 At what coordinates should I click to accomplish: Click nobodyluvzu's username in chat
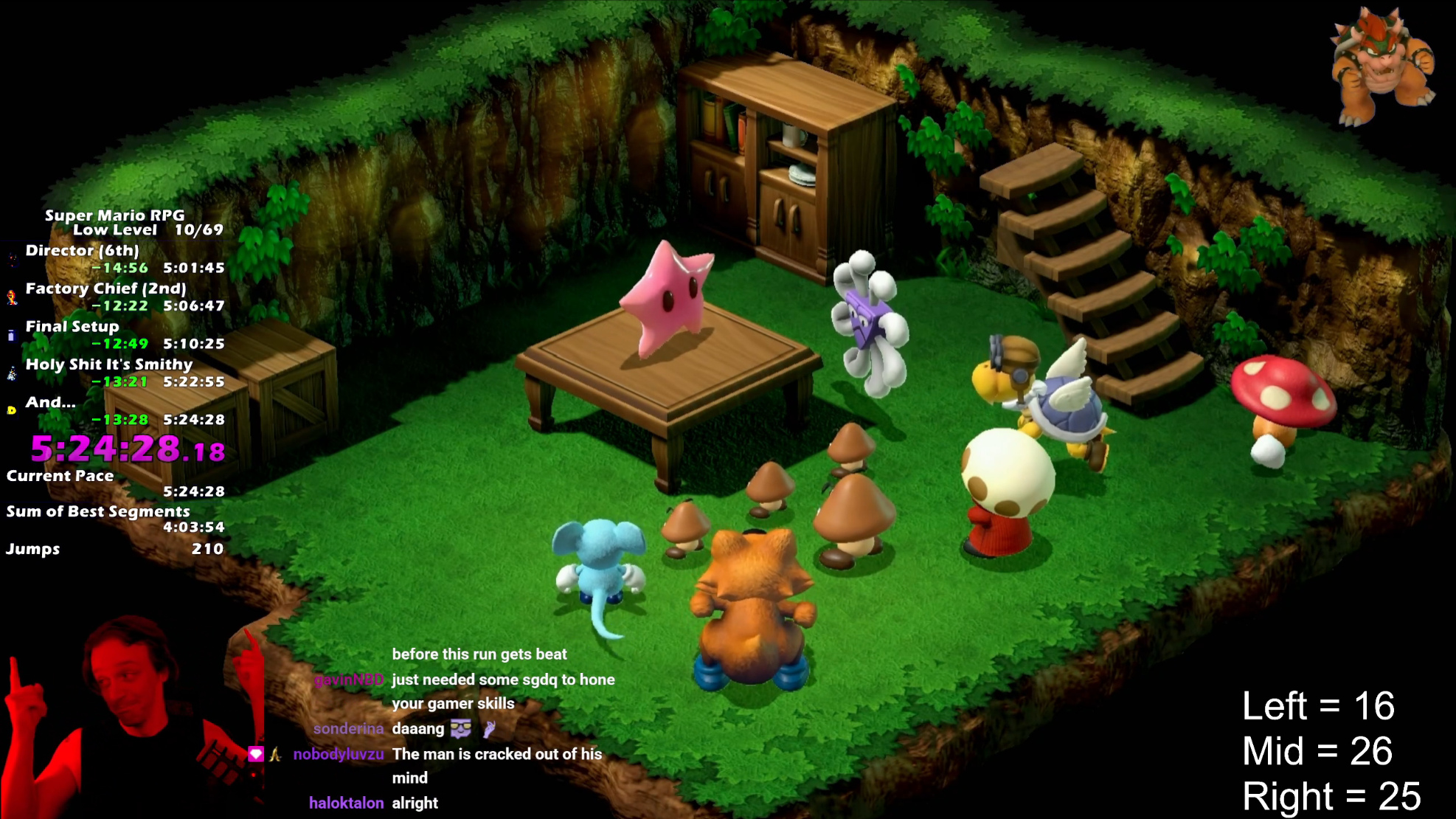click(339, 754)
